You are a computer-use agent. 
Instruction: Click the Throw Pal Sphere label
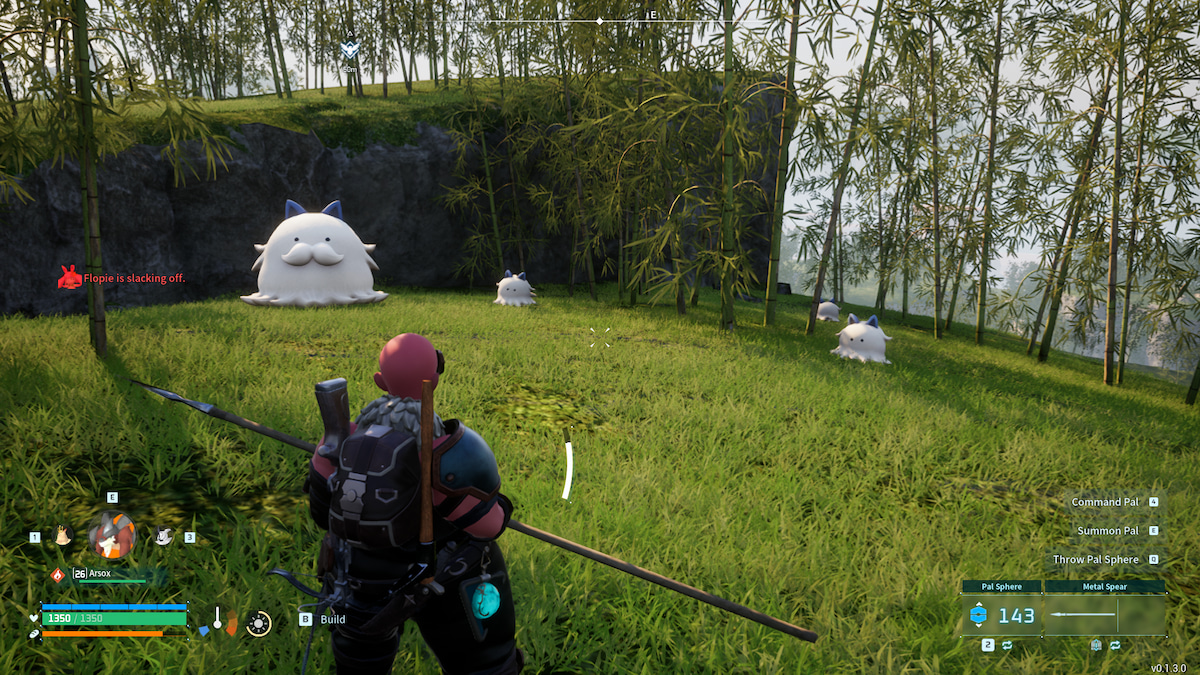click(x=1095, y=560)
